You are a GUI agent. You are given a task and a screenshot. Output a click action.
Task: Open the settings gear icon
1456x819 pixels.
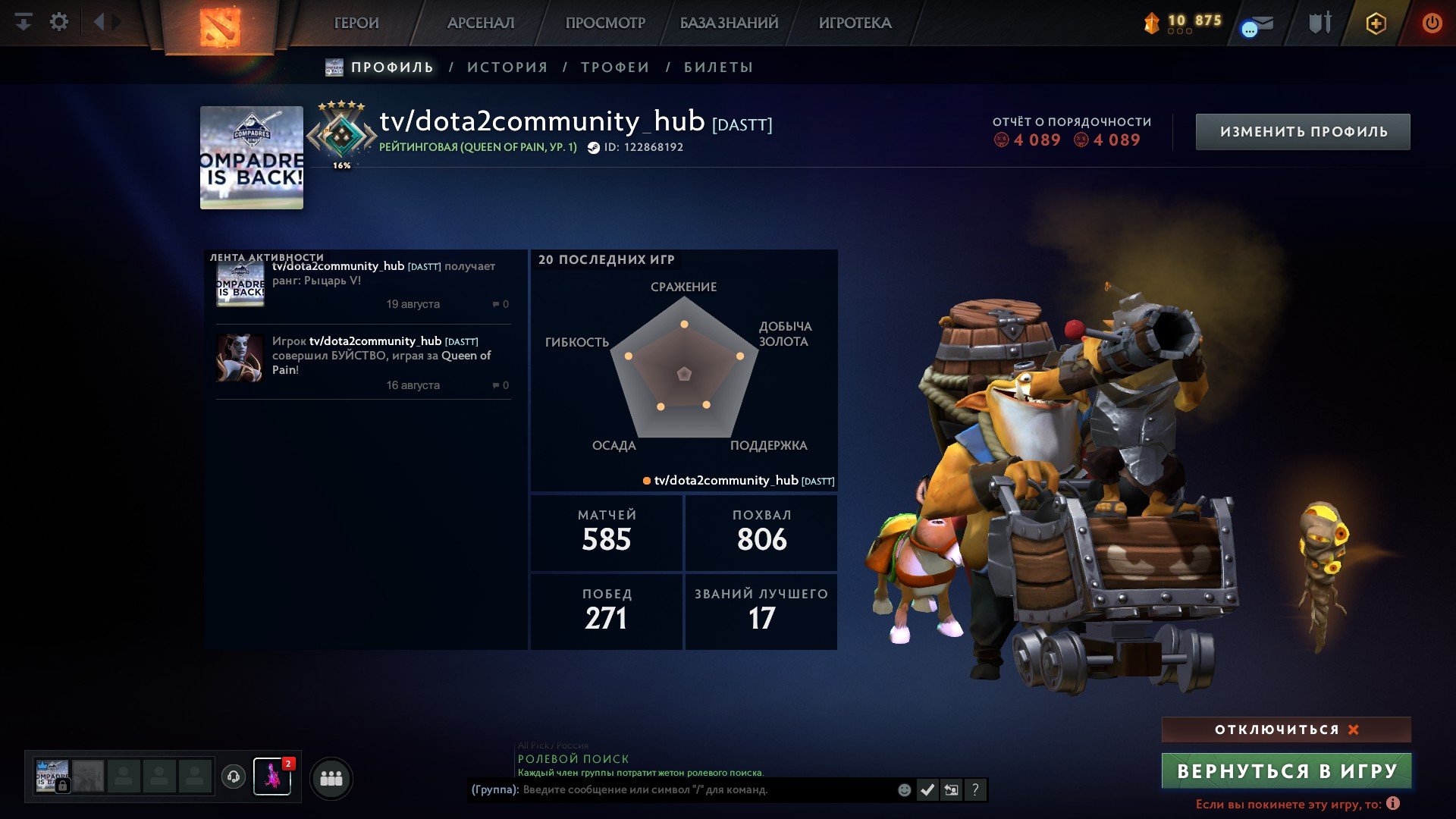pyautogui.click(x=58, y=21)
